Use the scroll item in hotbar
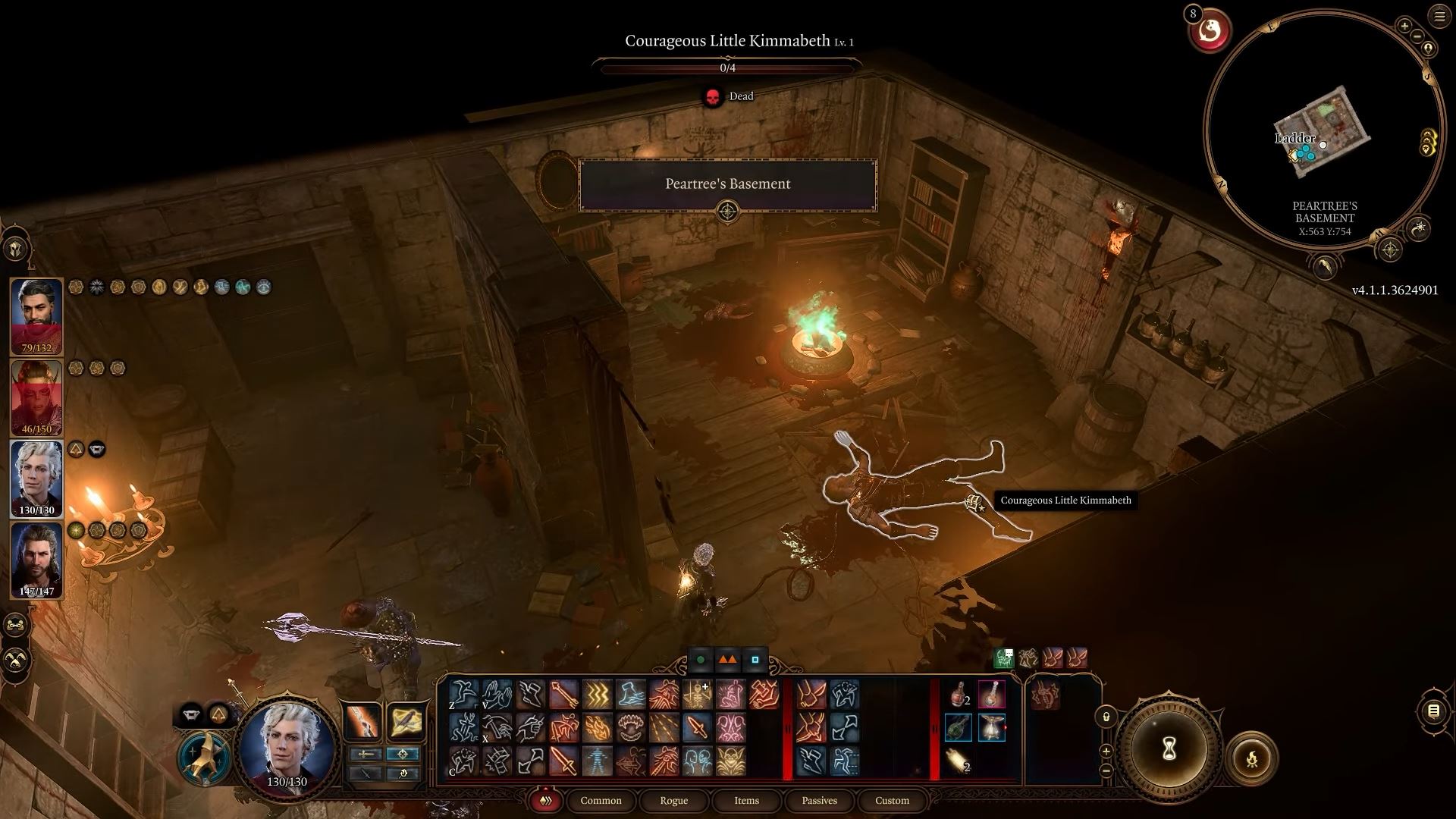The height and width of the screenshot is (819, 1456). point(959,761)
